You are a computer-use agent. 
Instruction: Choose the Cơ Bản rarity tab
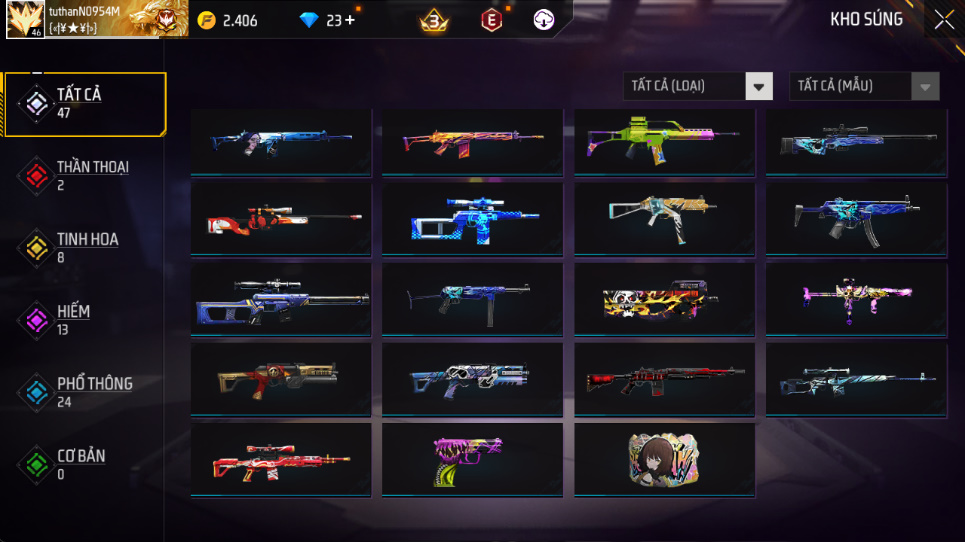point(85,463)
